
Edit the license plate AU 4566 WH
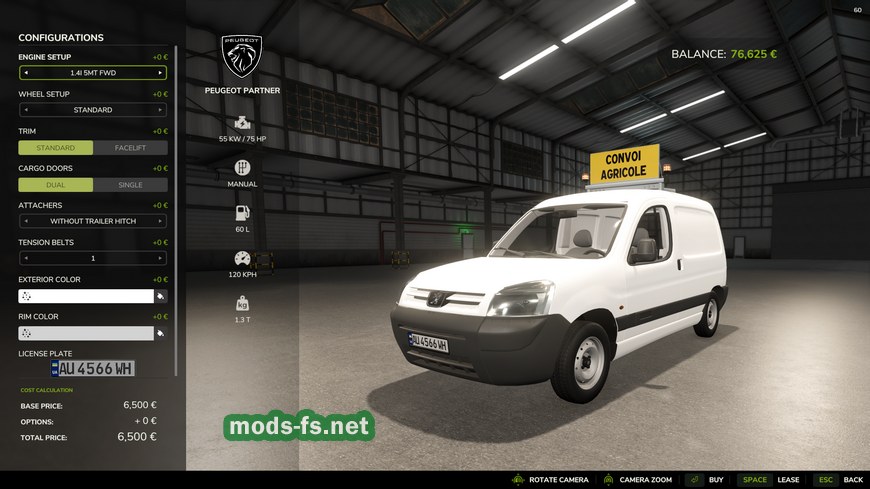point(92,369)
